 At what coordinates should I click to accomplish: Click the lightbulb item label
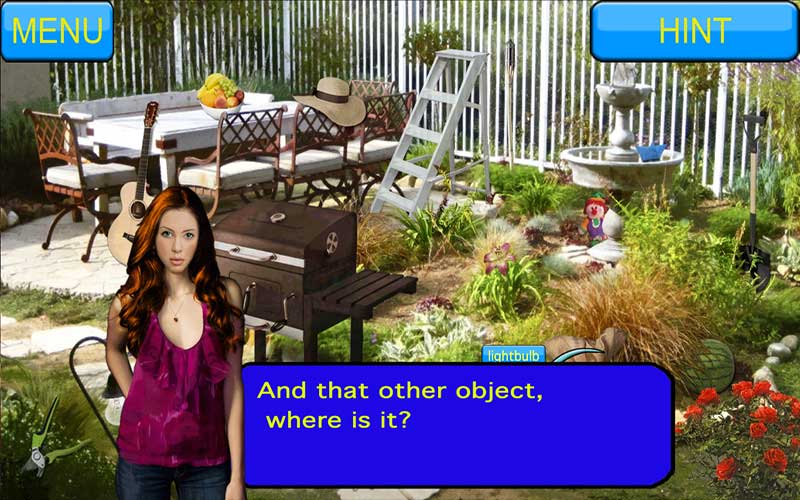[x=513, y=354]
